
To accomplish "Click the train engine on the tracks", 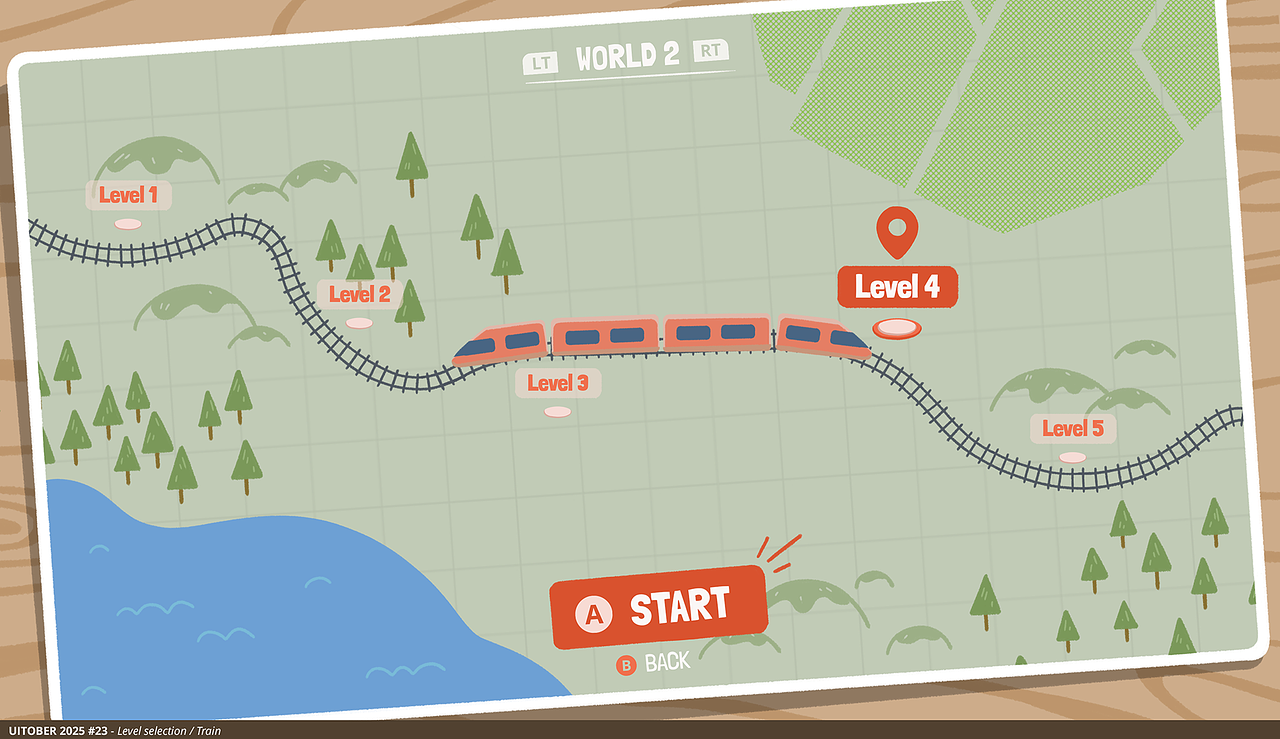I will pyautogui.click(x=823, y=335).
